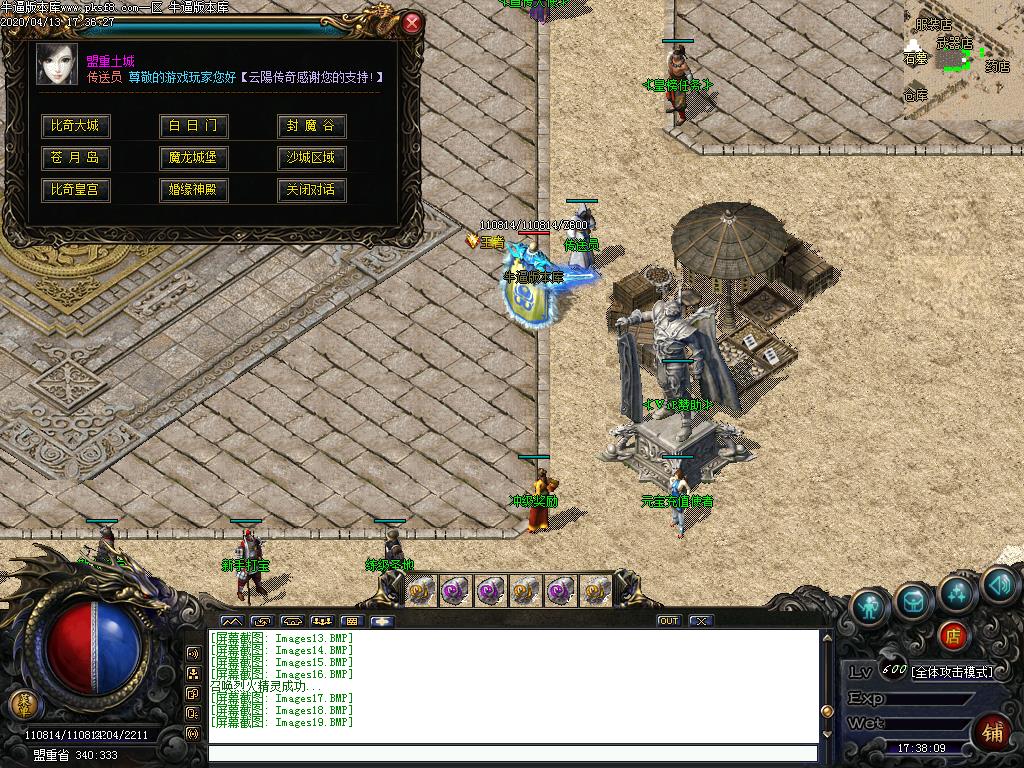Image resolution: width=1024 pixels, height=768 pixels.
Task: Open the 铺 stall button
Action: tap(993, 732)
